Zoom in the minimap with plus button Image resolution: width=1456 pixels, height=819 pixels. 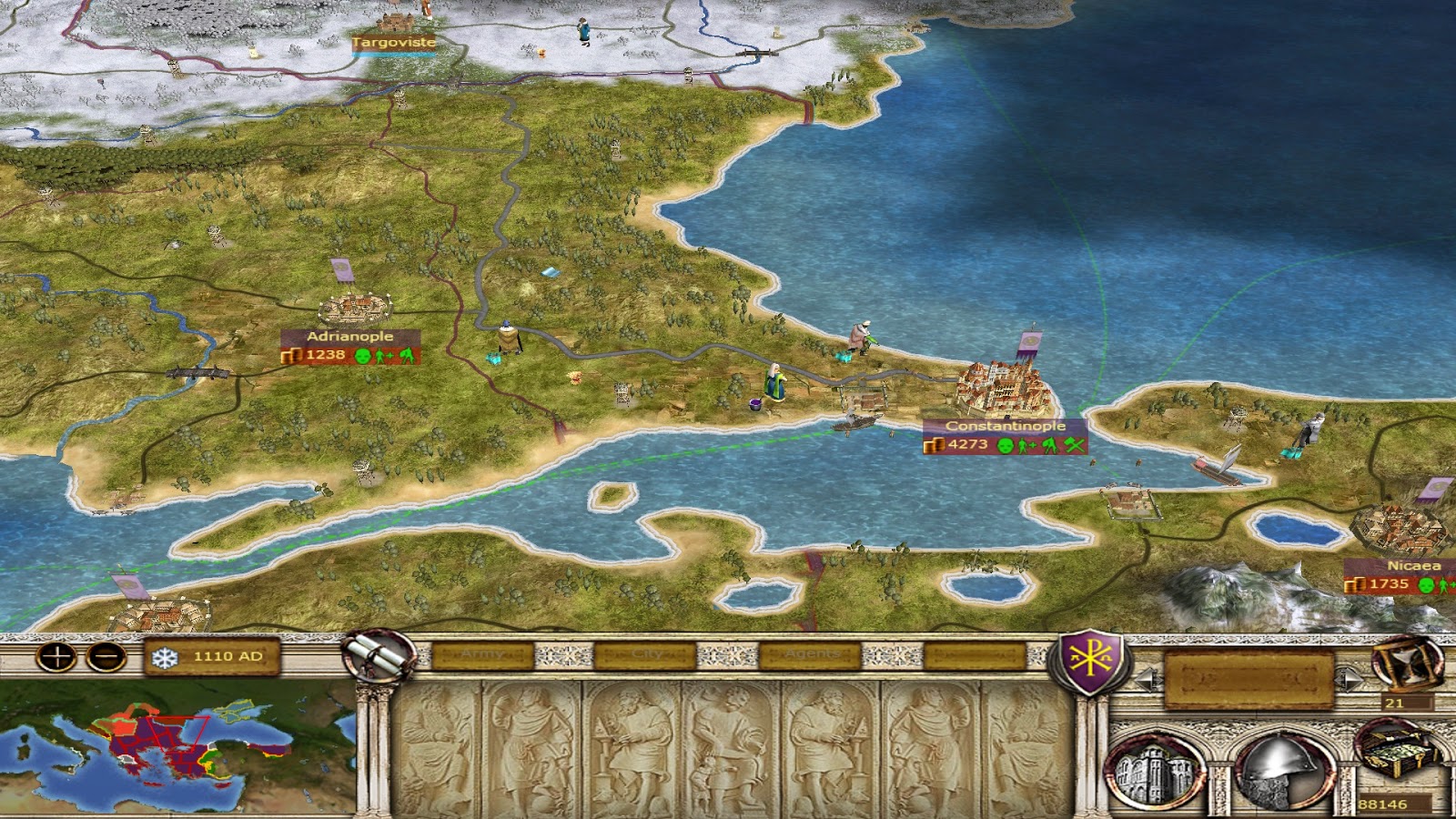point(56,656)
